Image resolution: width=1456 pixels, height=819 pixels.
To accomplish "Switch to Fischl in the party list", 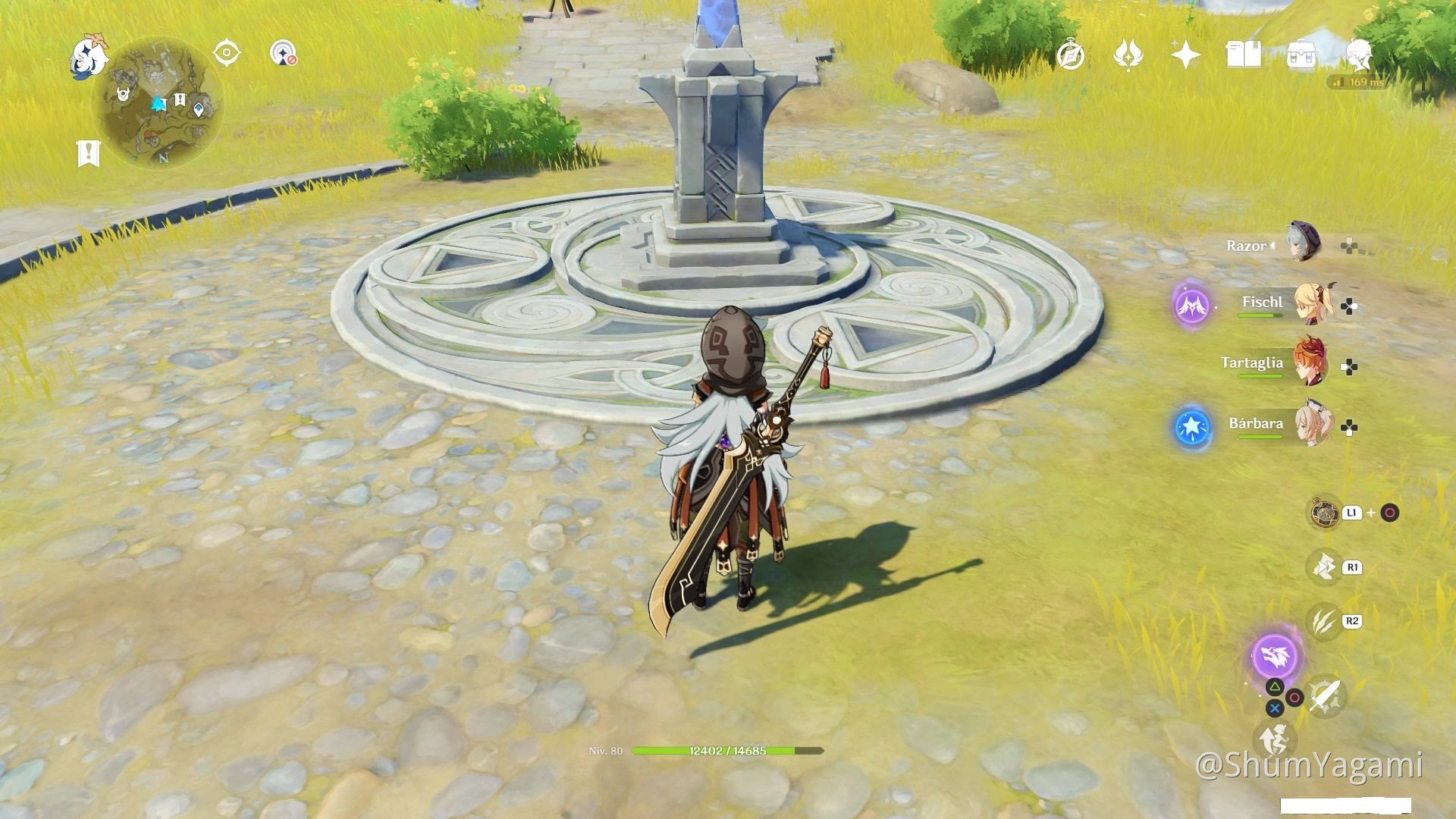I will (x=1313, y=303).
